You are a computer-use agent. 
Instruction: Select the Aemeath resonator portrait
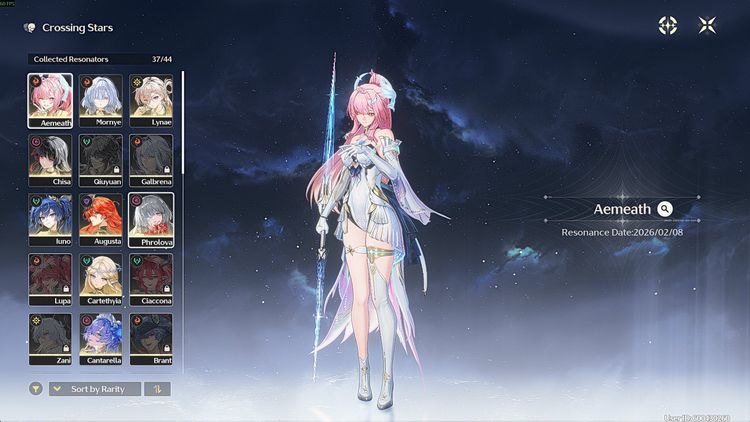[50, 100]
